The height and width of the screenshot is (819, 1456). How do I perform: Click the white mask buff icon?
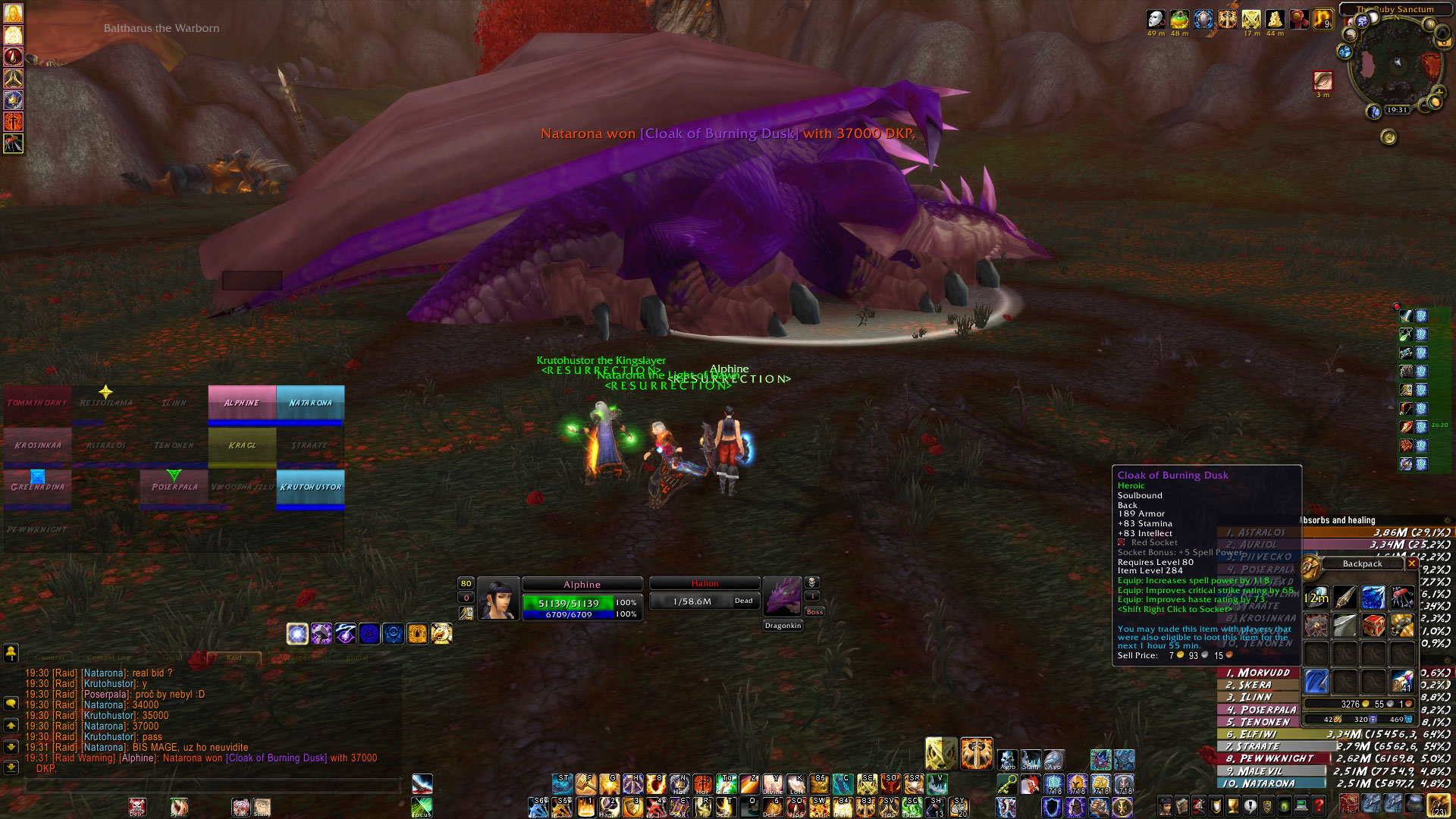pos(1156,20)
